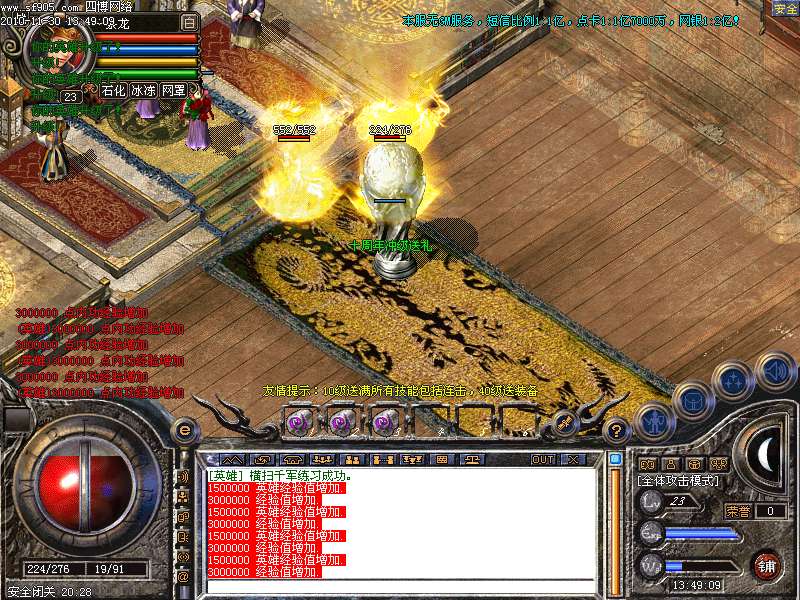Close the chat toolbar with the X button
This screenshot has width=800, height=600.
(x=573, y=459)
